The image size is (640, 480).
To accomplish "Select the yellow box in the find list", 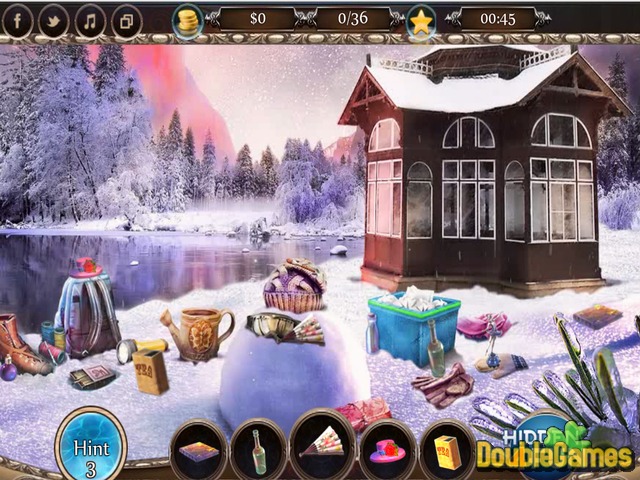I will click(x=447, y=451).
